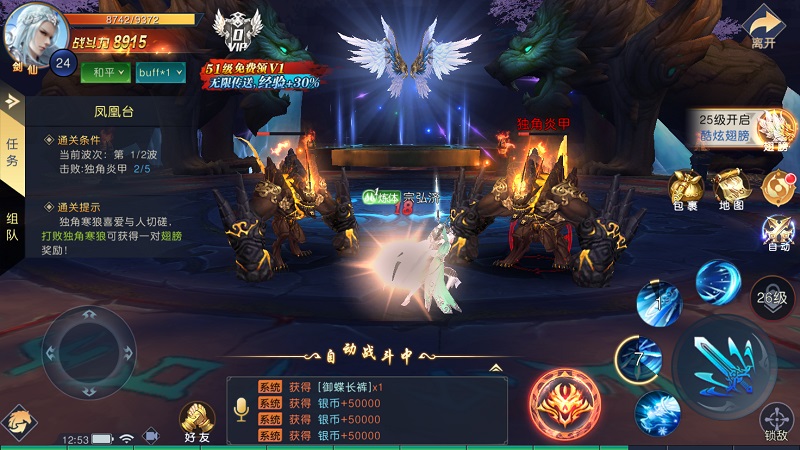Open the 地图 map scroll

[730, 187]
